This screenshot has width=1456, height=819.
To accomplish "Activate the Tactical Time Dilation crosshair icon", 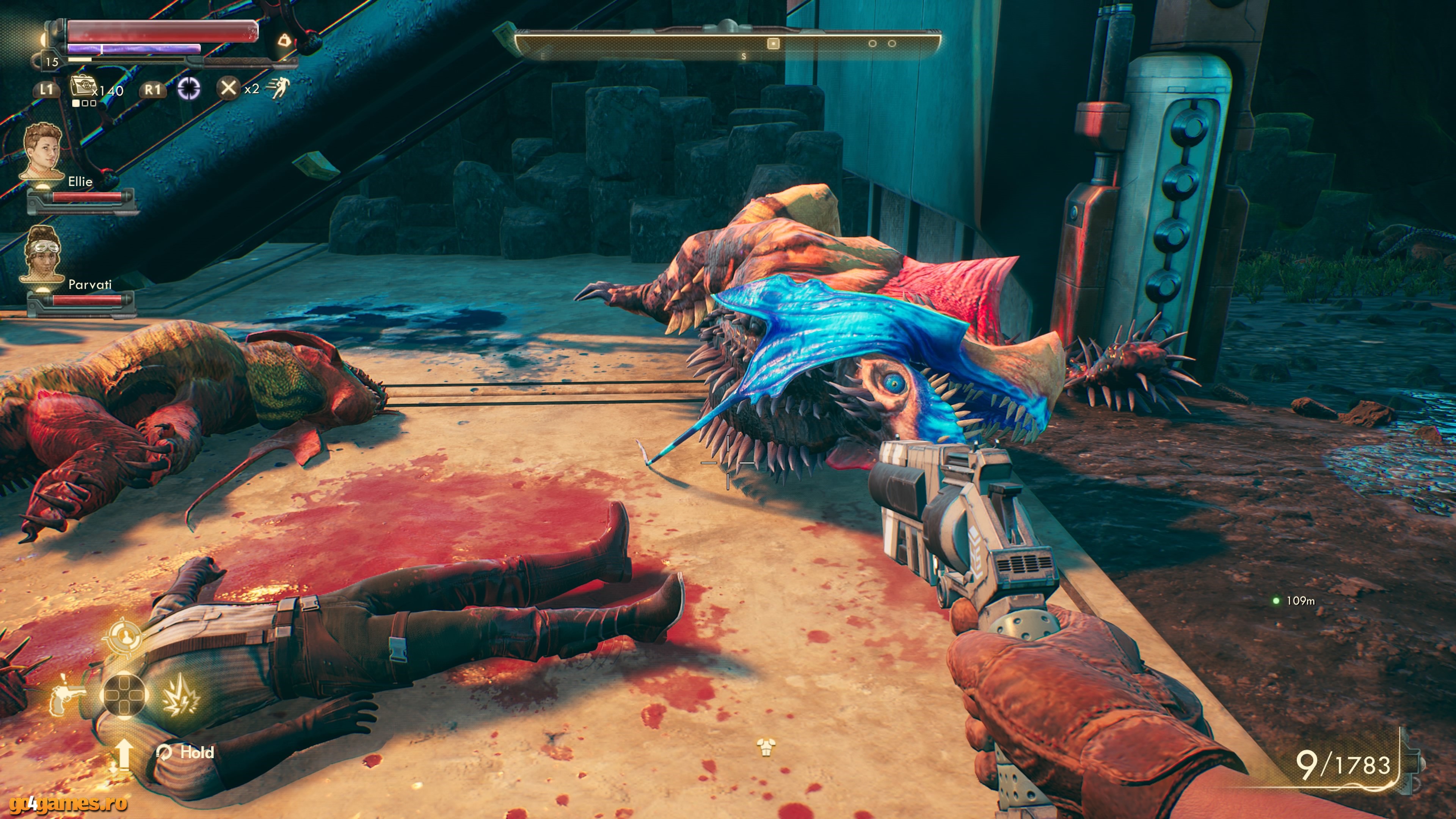I will click(189, 89).
